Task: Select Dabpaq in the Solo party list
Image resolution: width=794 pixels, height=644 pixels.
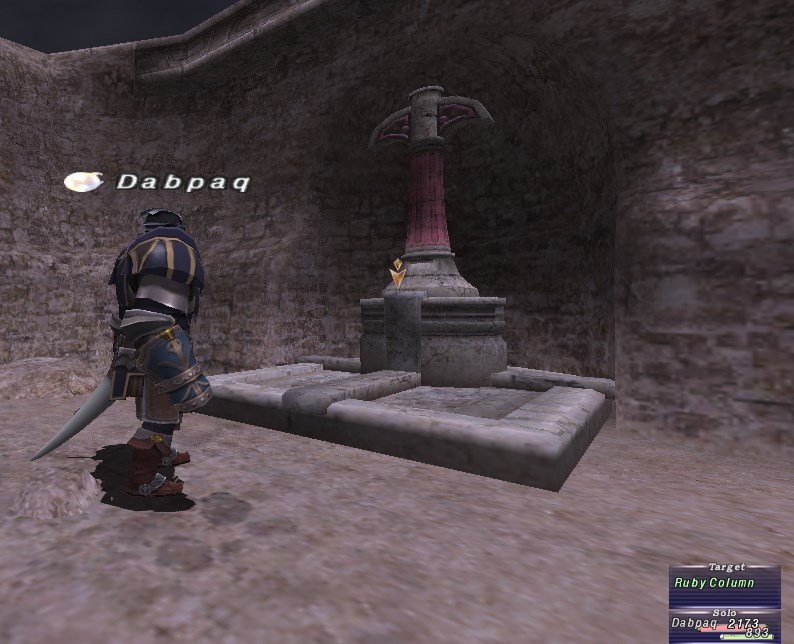Action: point(694,623)
